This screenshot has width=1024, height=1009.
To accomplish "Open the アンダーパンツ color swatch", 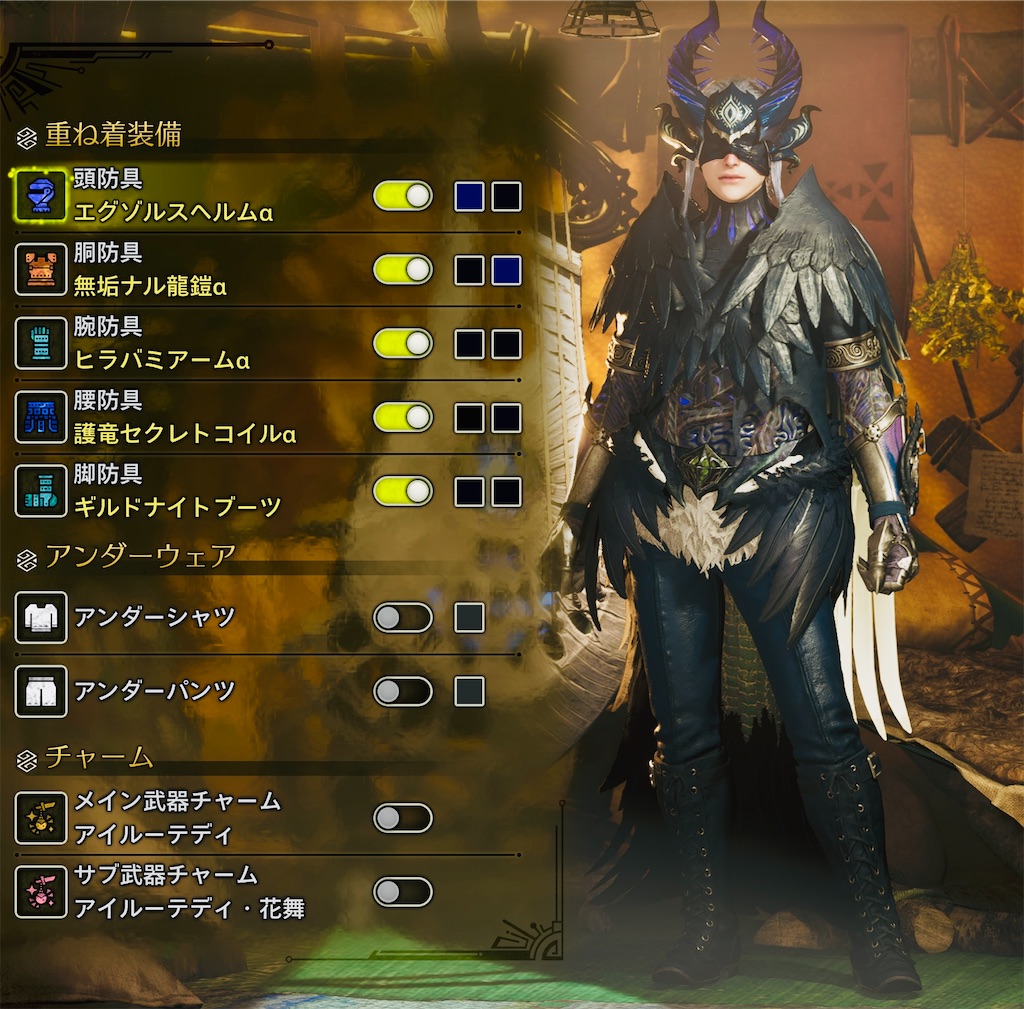I will [x=469, y=691].
